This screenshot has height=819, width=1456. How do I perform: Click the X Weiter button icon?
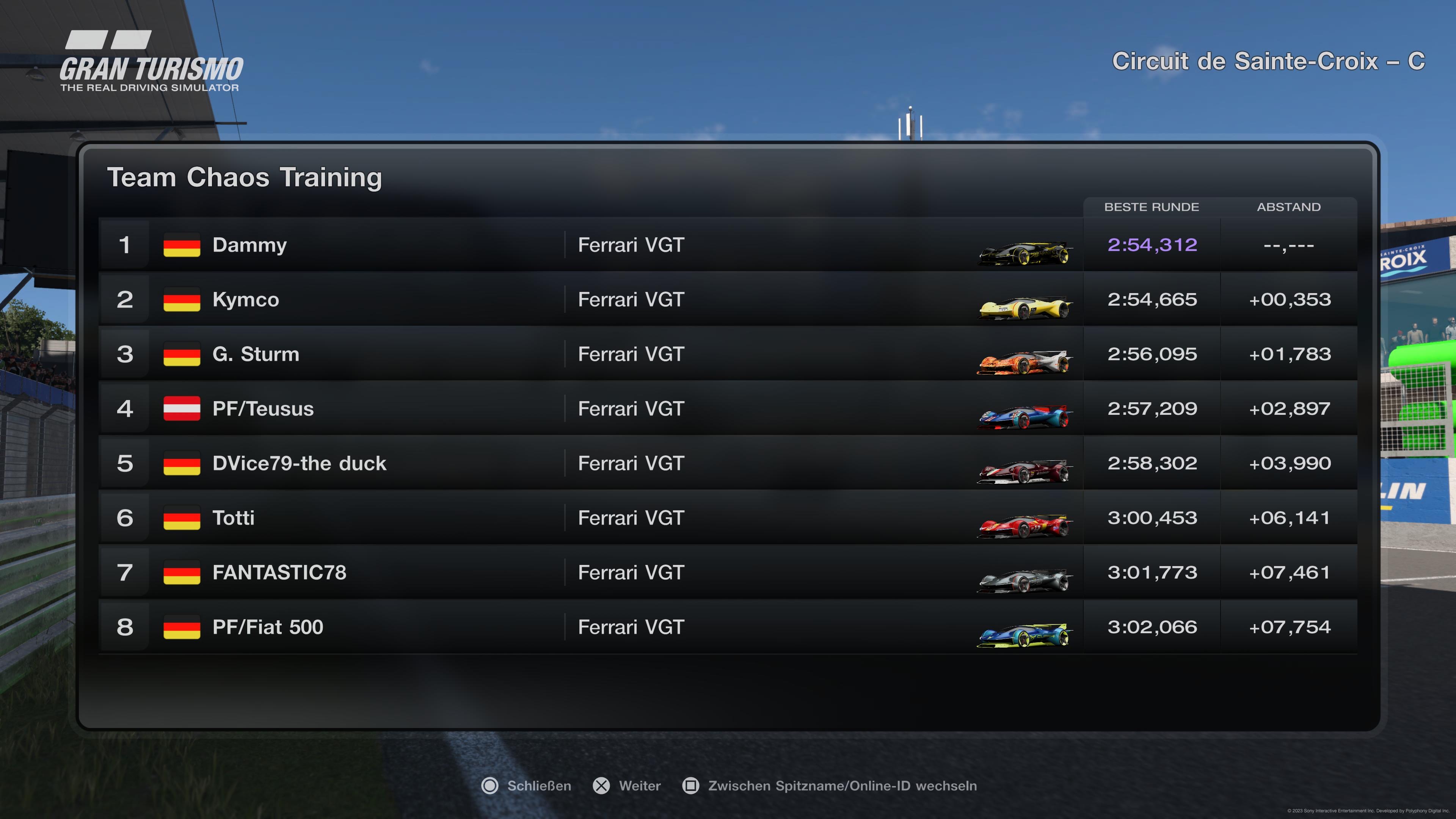tap(600, 786)
